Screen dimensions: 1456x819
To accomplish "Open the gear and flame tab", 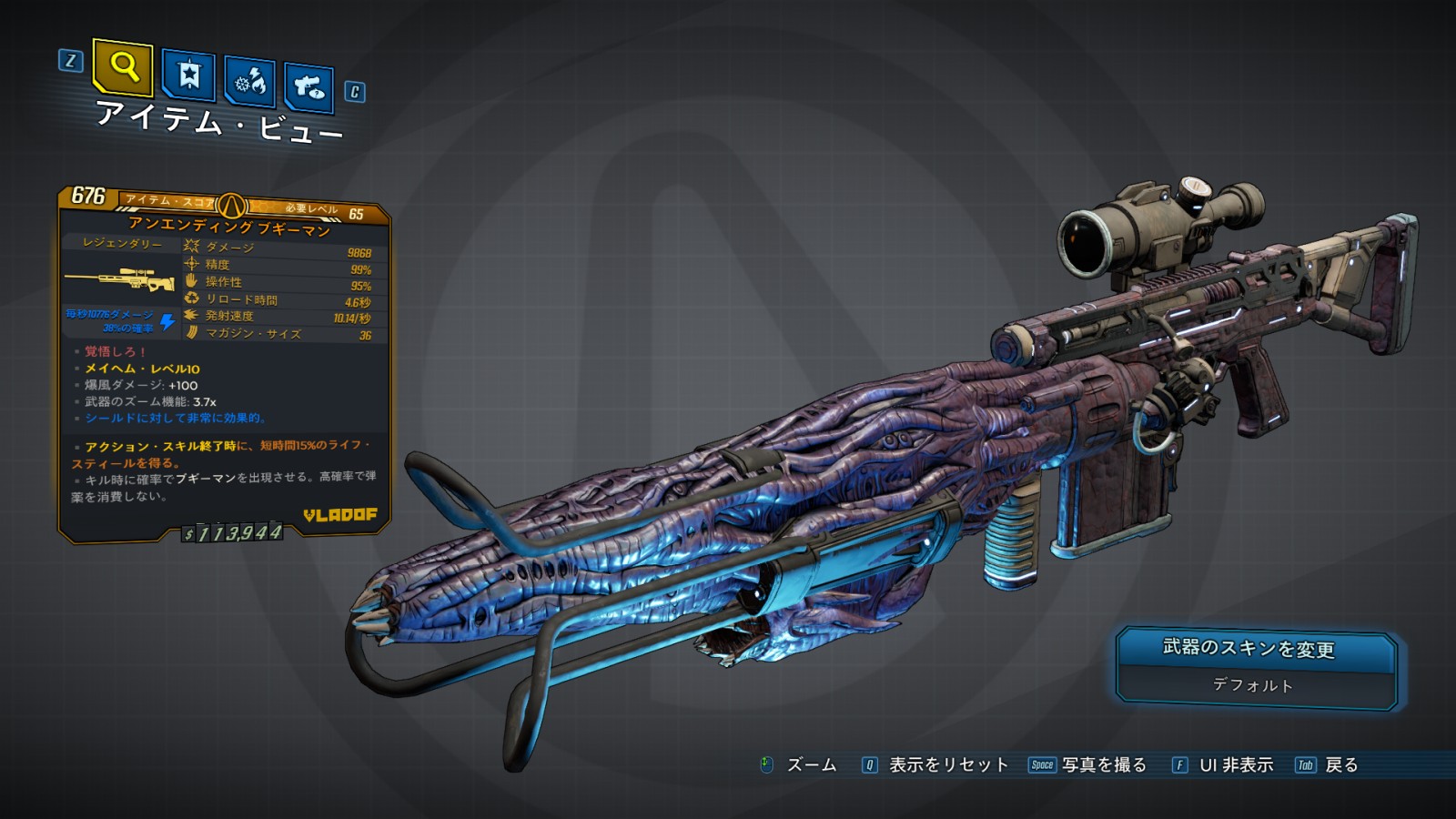I will click(249, 82).
